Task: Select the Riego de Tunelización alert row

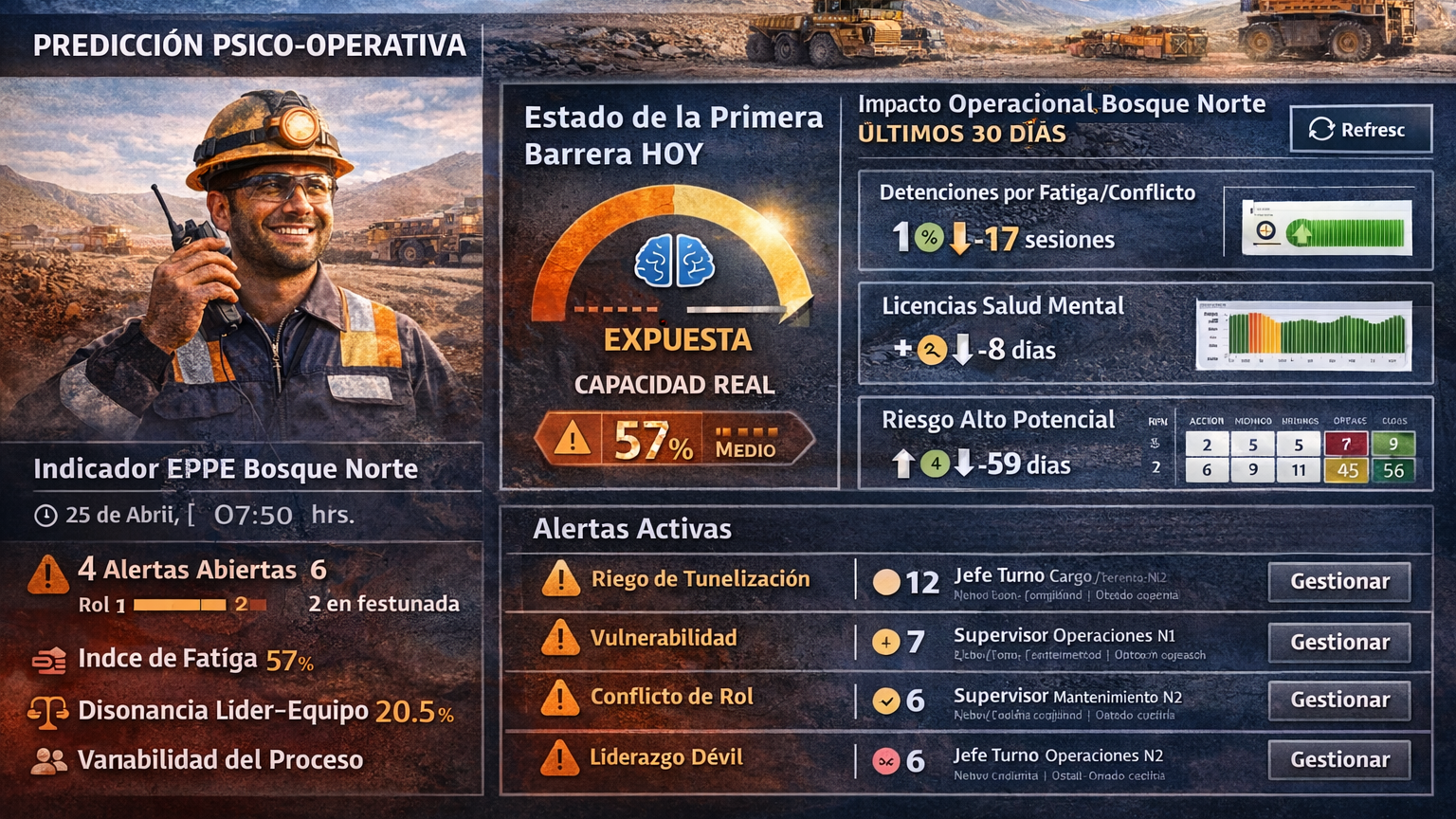Action: 700,579
